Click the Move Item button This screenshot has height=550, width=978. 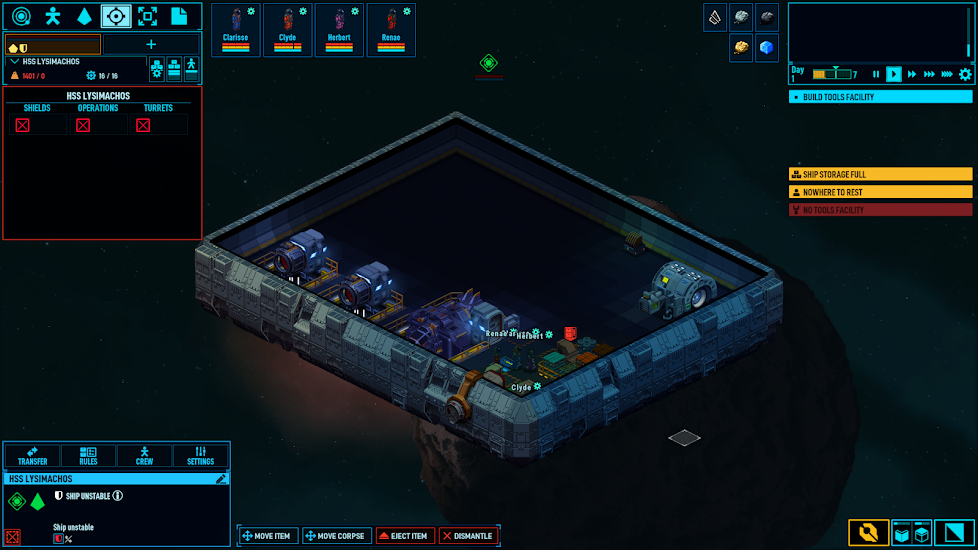(x=267, y=536)
